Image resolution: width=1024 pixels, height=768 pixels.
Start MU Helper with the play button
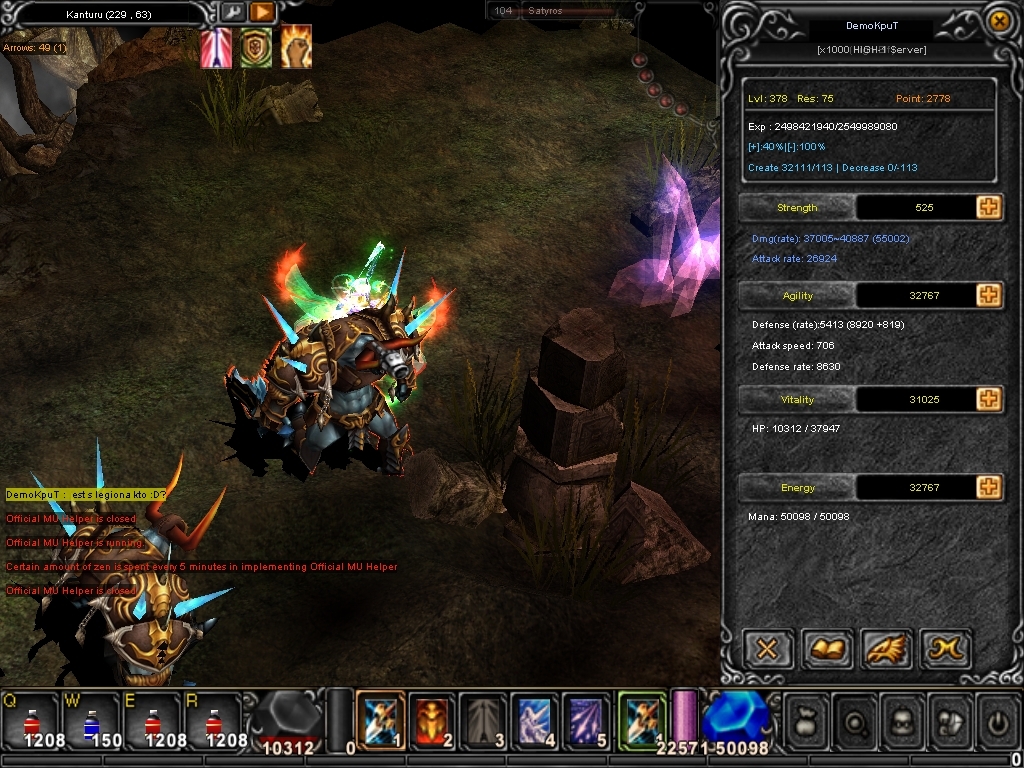[x=262, y=13]
